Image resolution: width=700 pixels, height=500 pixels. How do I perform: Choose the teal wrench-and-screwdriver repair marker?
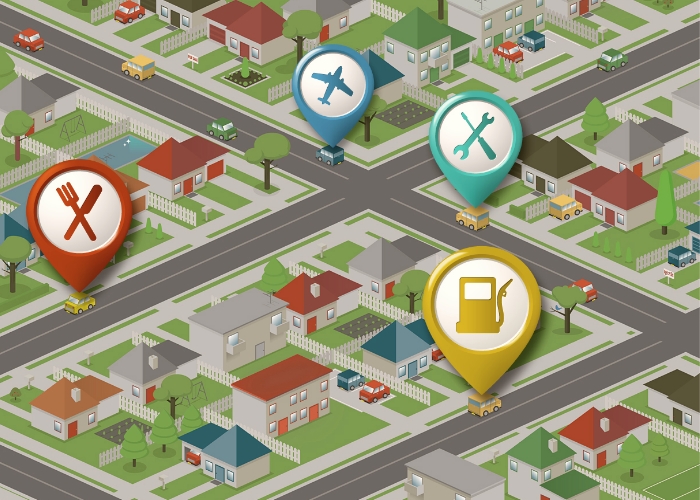click(x=475, y=138)
